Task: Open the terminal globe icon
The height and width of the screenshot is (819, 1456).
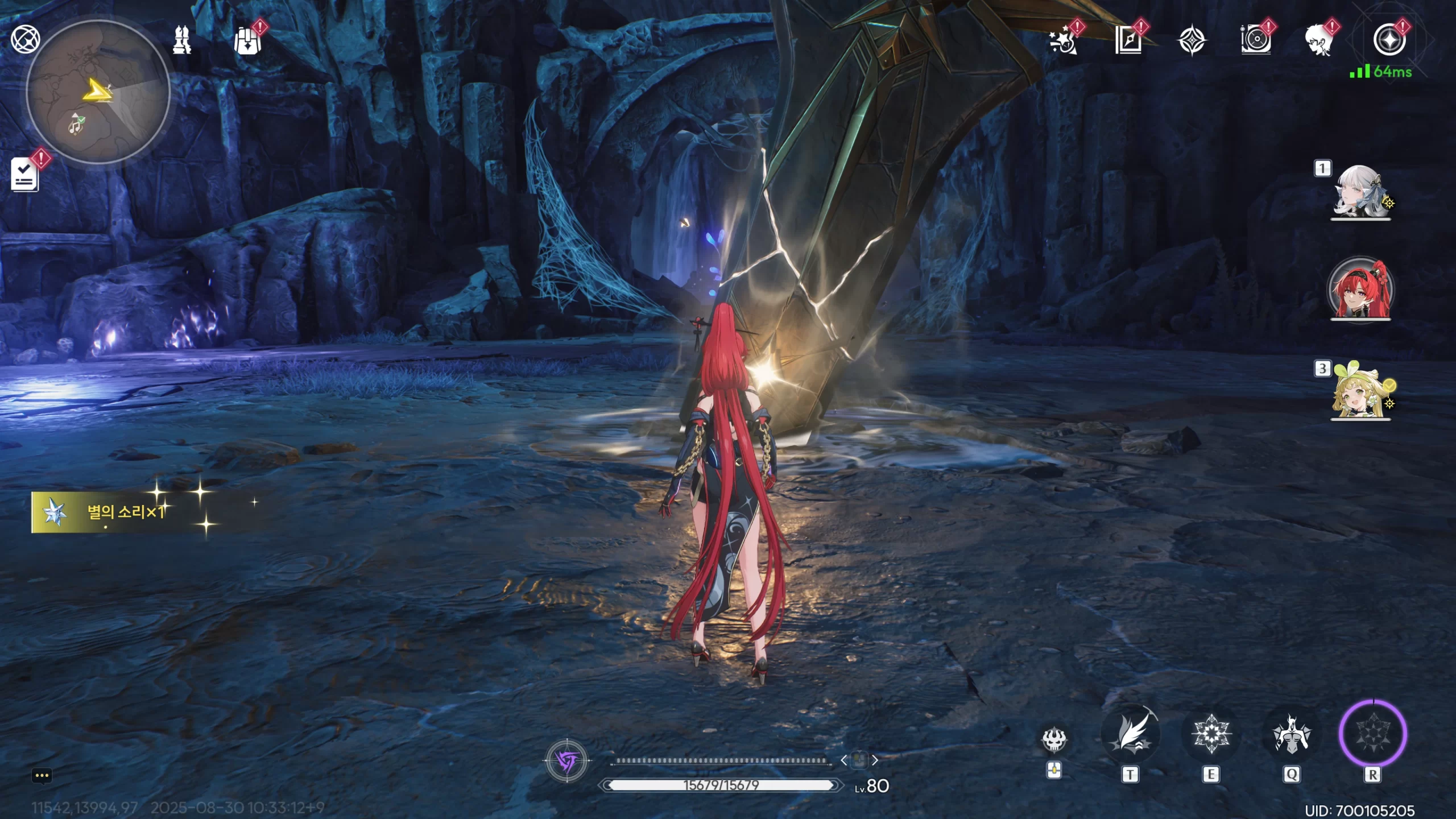Action: (x=25, y=40)
